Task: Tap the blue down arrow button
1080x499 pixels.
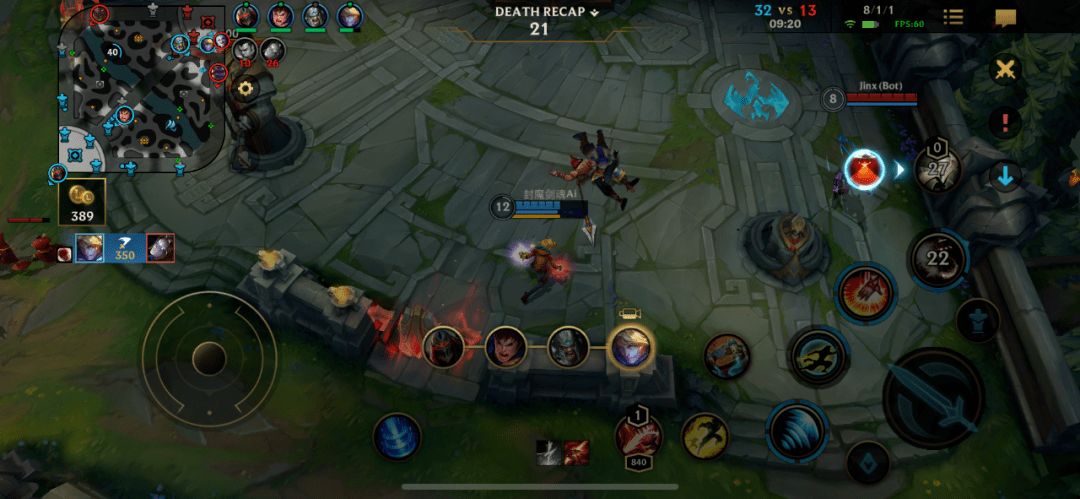Action: [x=1005, y=177]
